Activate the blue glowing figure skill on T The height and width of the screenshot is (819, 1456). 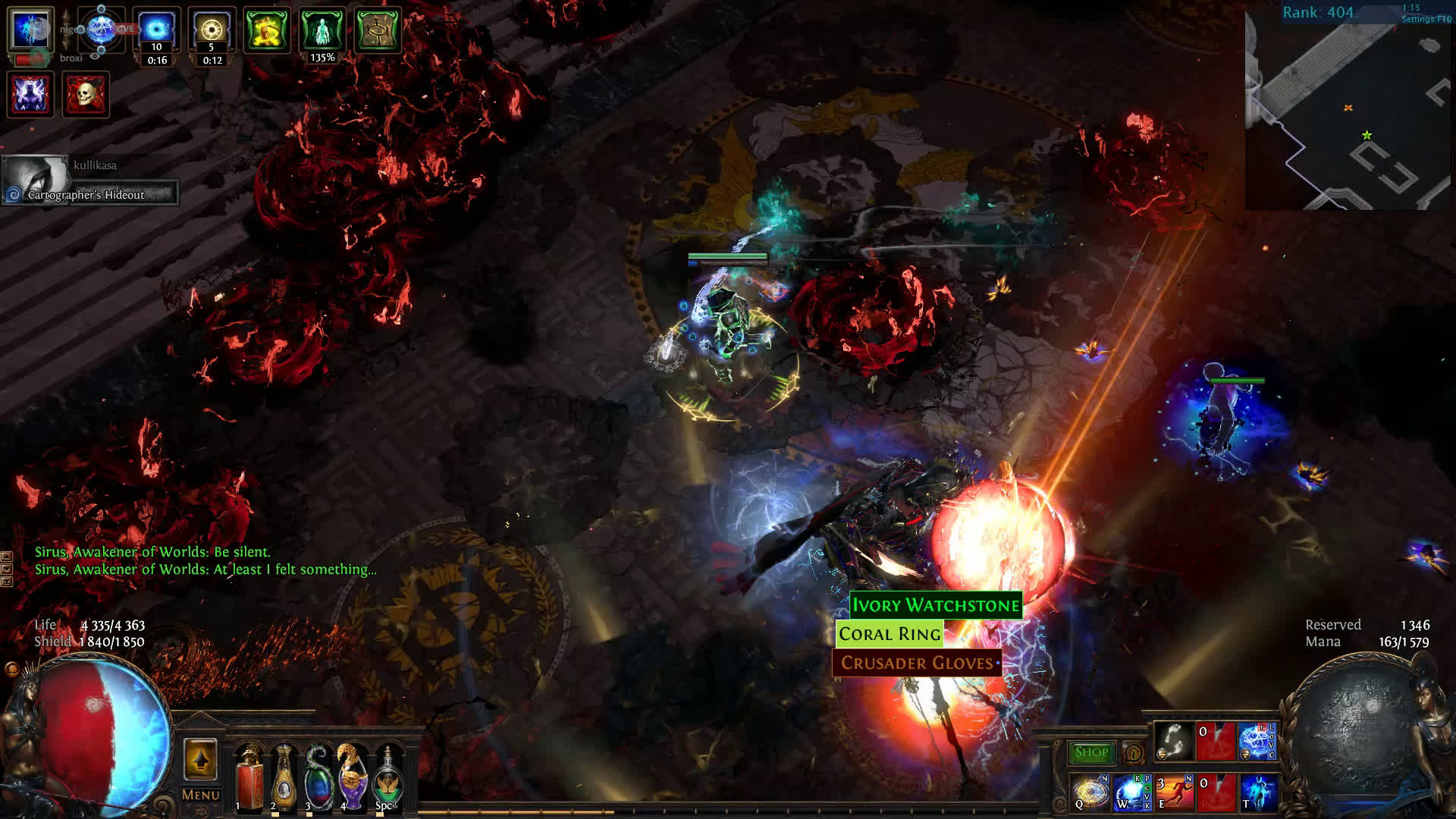1258,792
